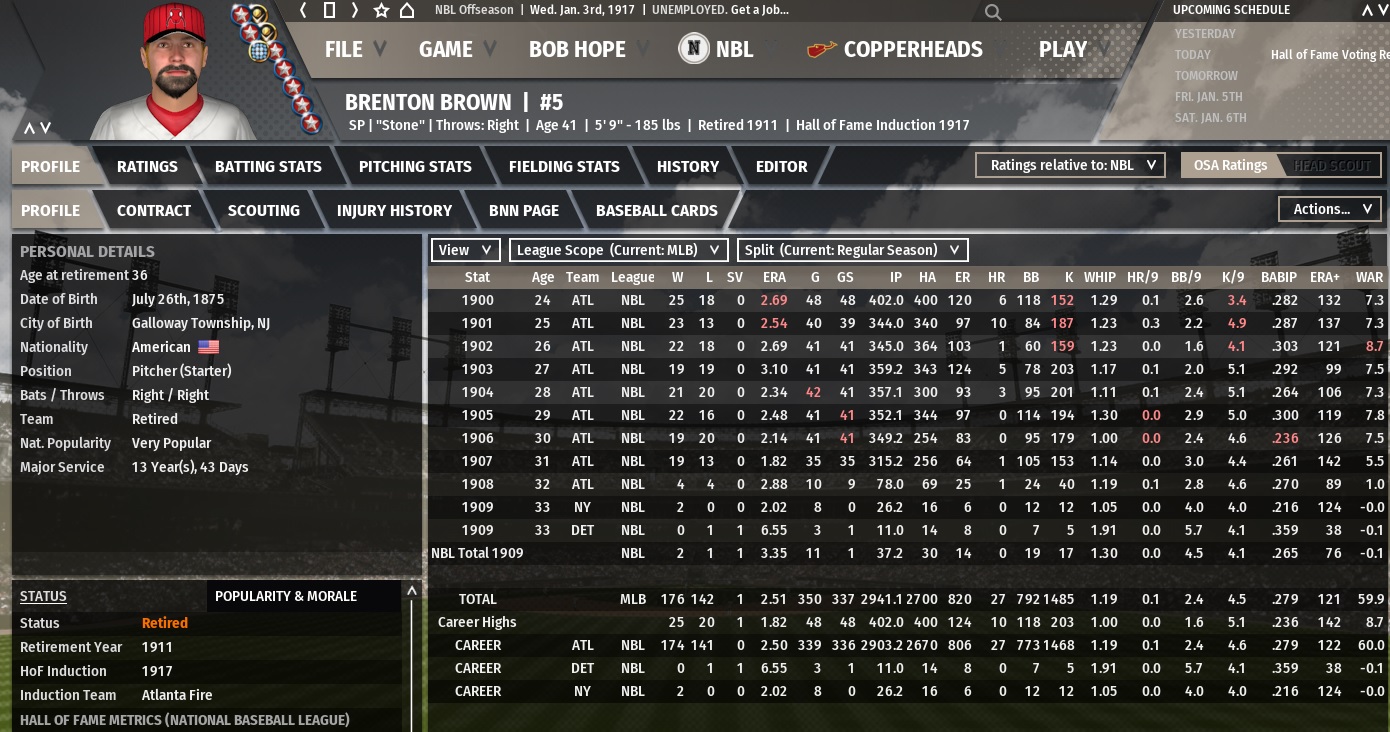Screen dimensions: 1390x732
Task: Expand the Actions dropdown
Action: (x=1329, y=209)
